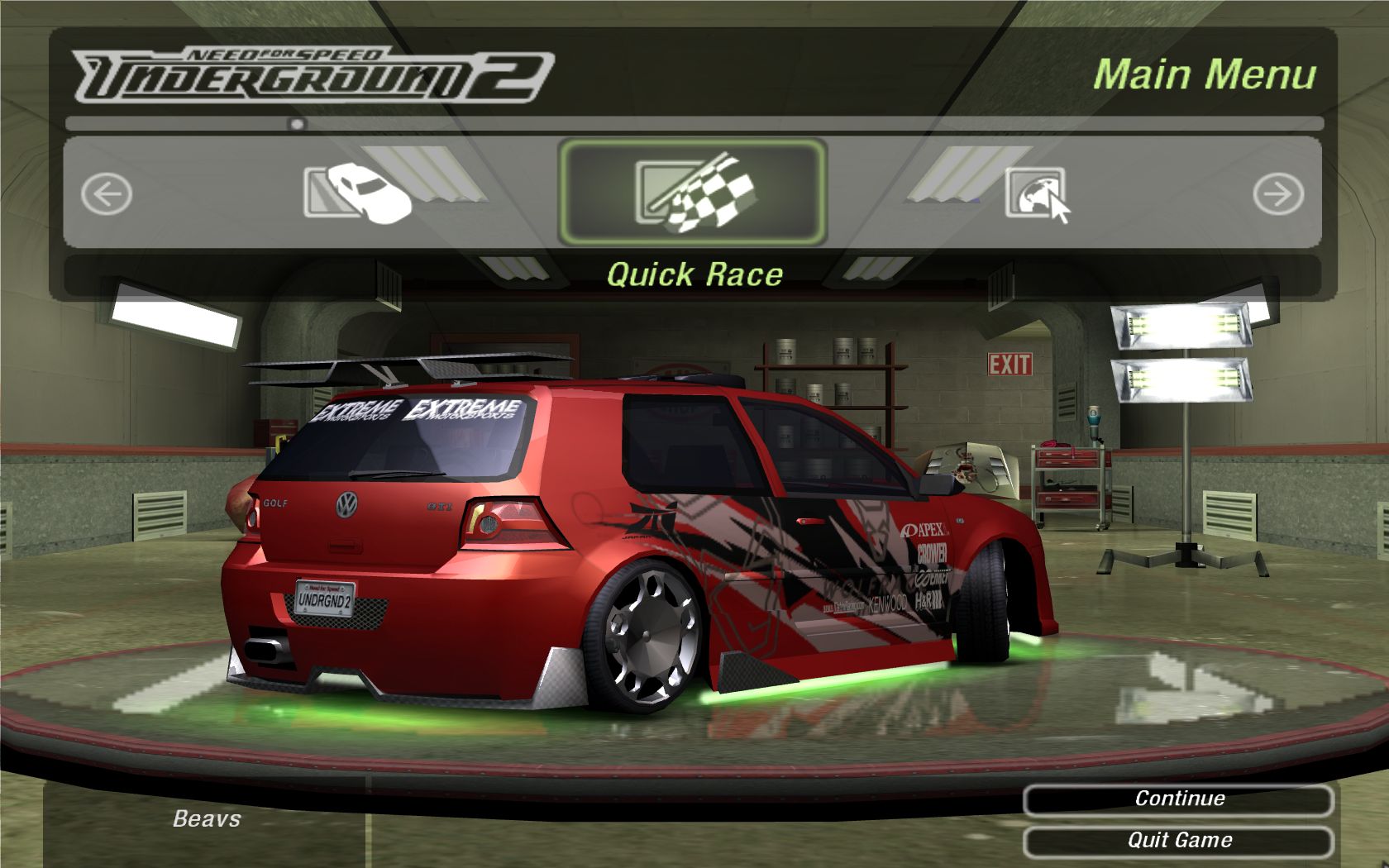Quit the game via Quit Game
The image size is (1389, 868).
(1178, 842)
